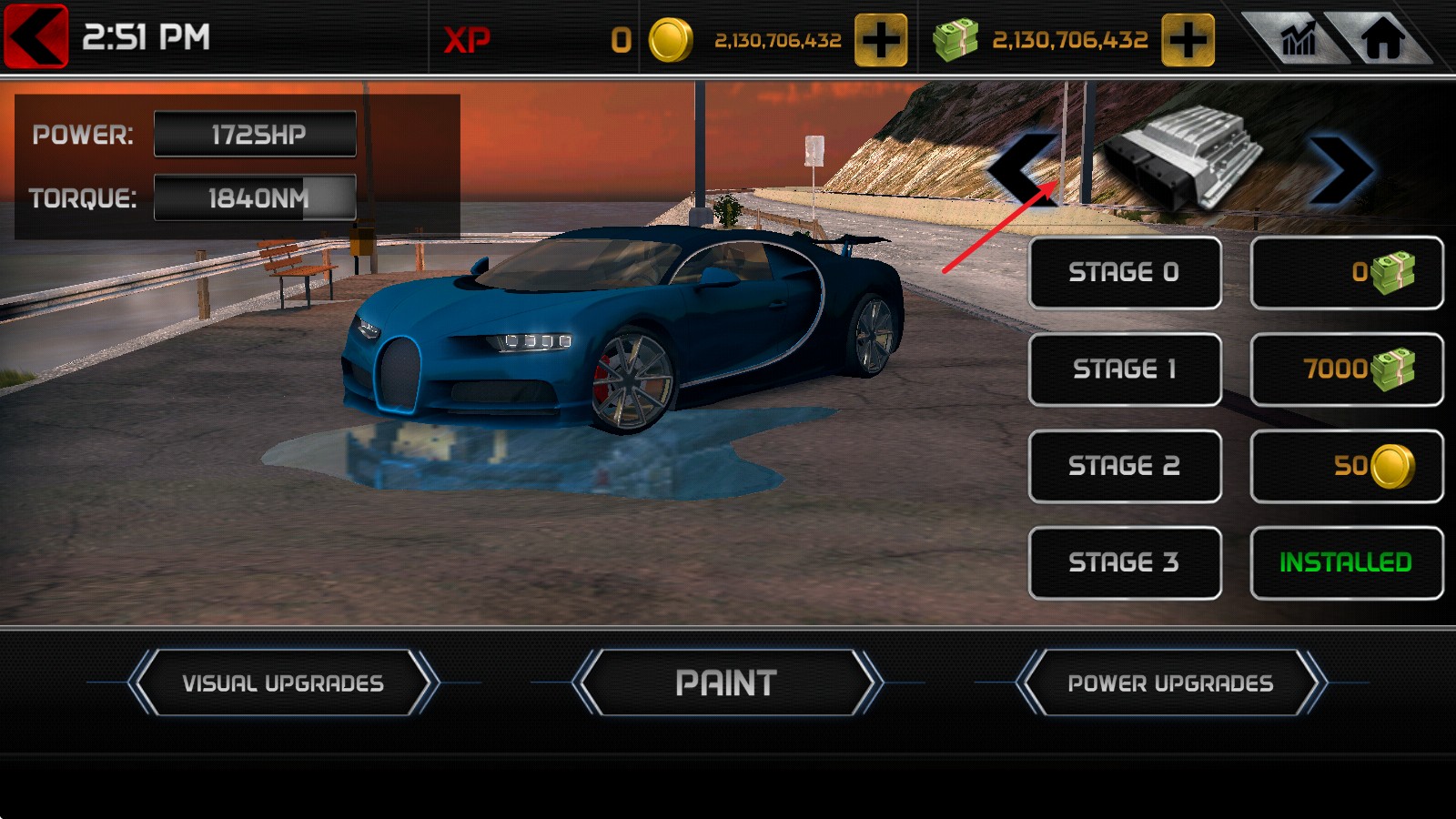Select the Stage 3 upgrade
1456x819 pixels.
click(1125, 562)
